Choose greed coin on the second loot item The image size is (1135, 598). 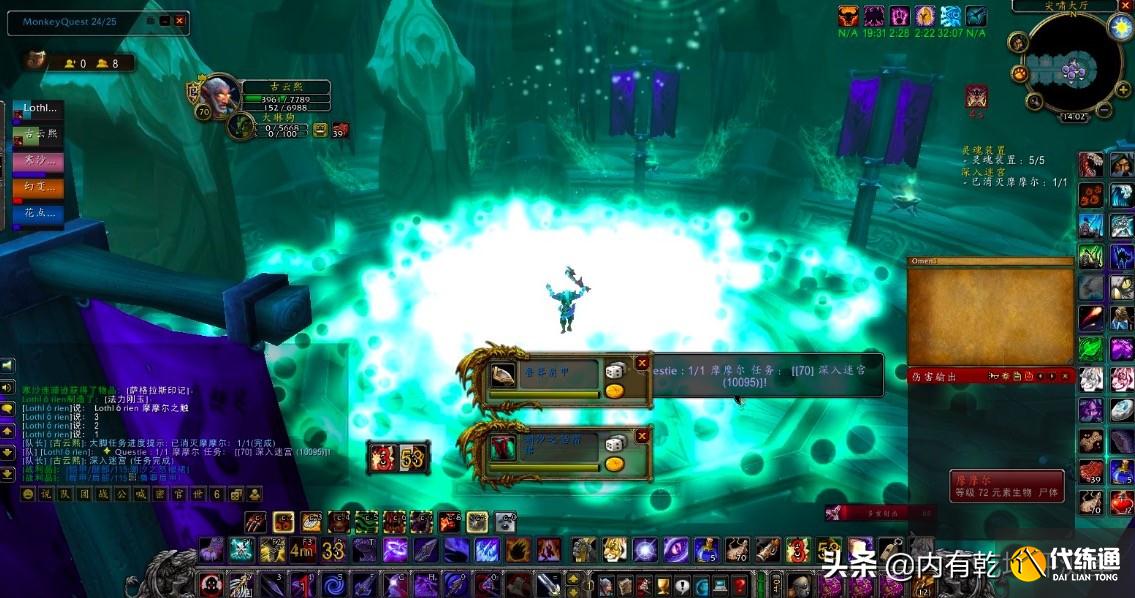click(x=614, y=462)
